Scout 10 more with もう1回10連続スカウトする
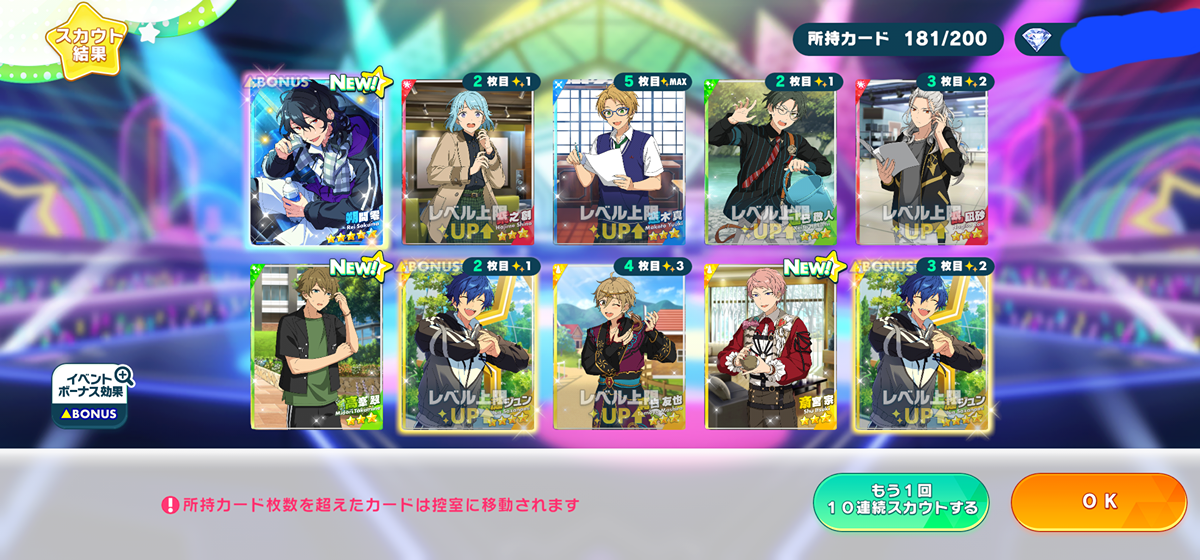The image size is (1200, 560). click(x=901, y=502)
